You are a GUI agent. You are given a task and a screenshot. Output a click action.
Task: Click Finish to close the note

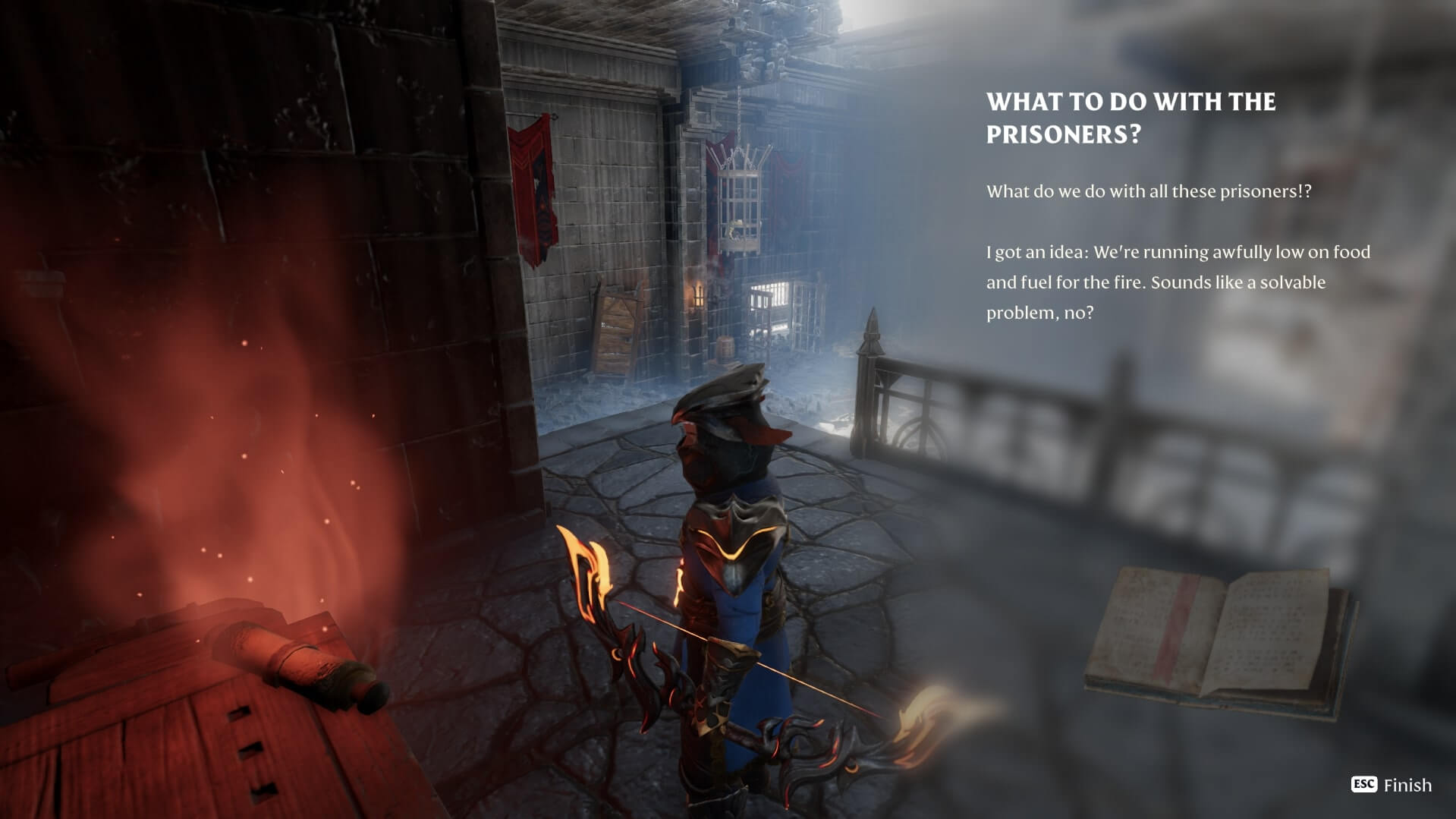1392,785
